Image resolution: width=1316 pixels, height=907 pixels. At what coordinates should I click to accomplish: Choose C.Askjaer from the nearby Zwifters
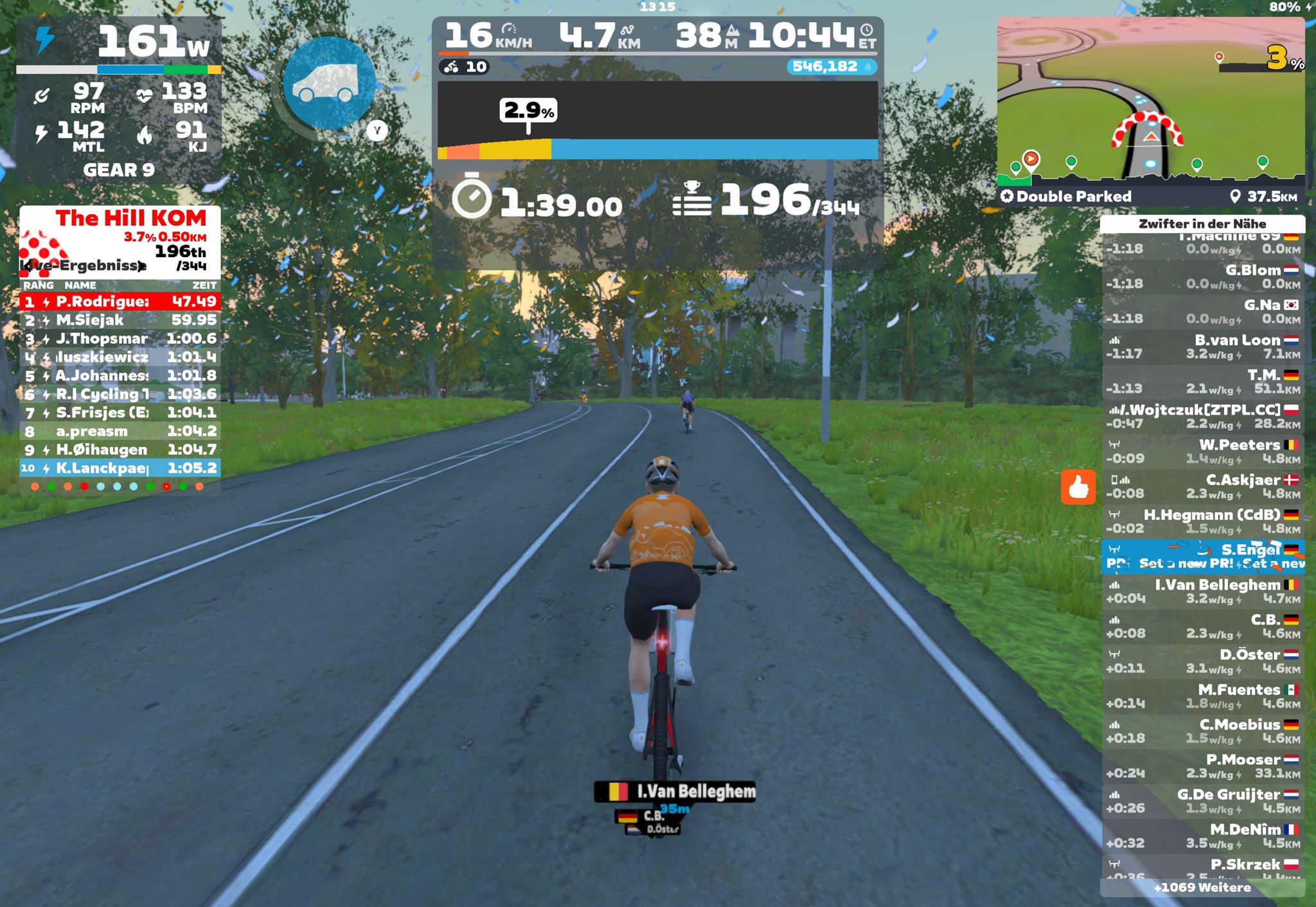tap(1202, 487)
